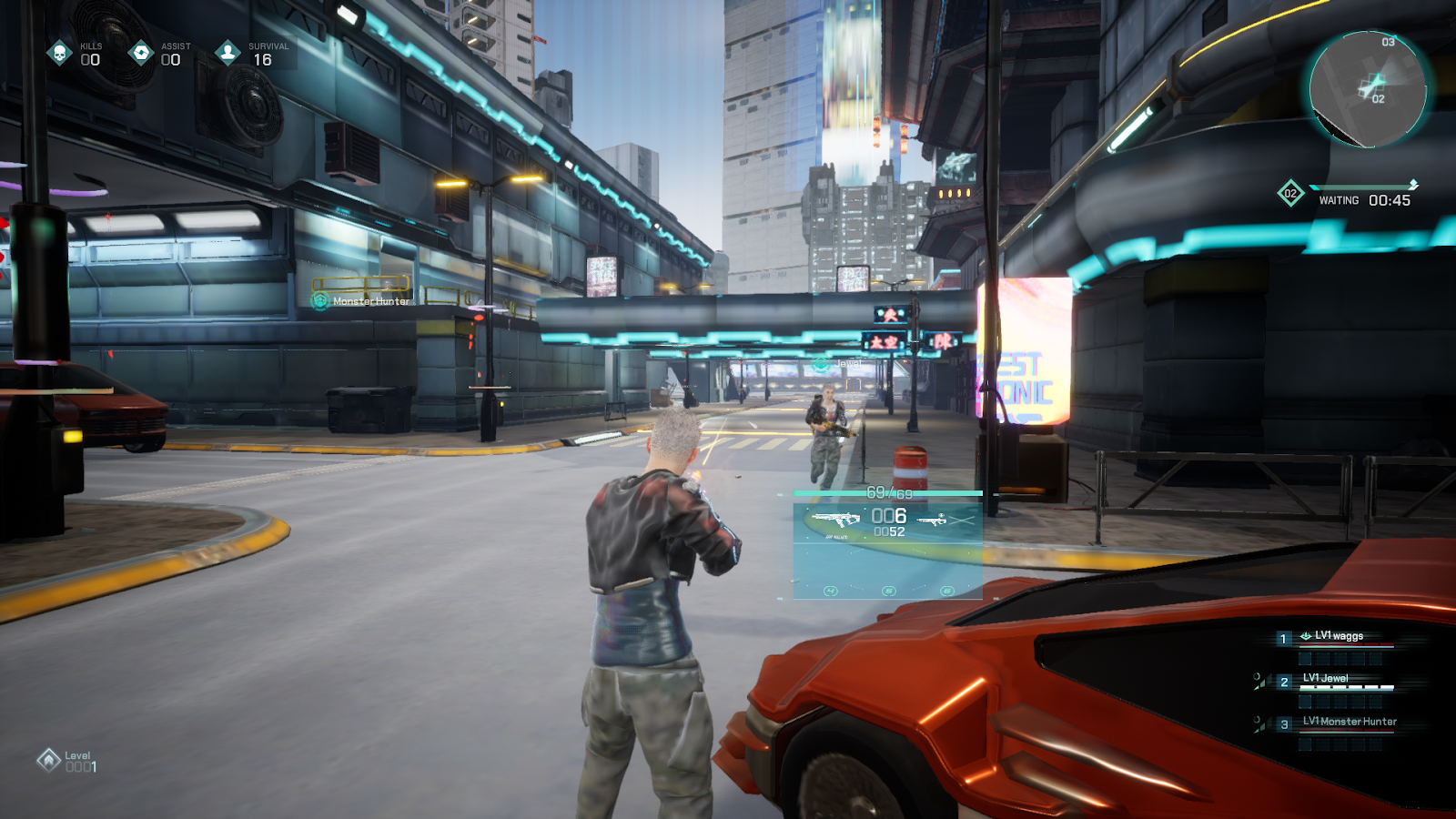
Task: Choose the primary rifle weapon icon
Action: click(x=835, y=520)
